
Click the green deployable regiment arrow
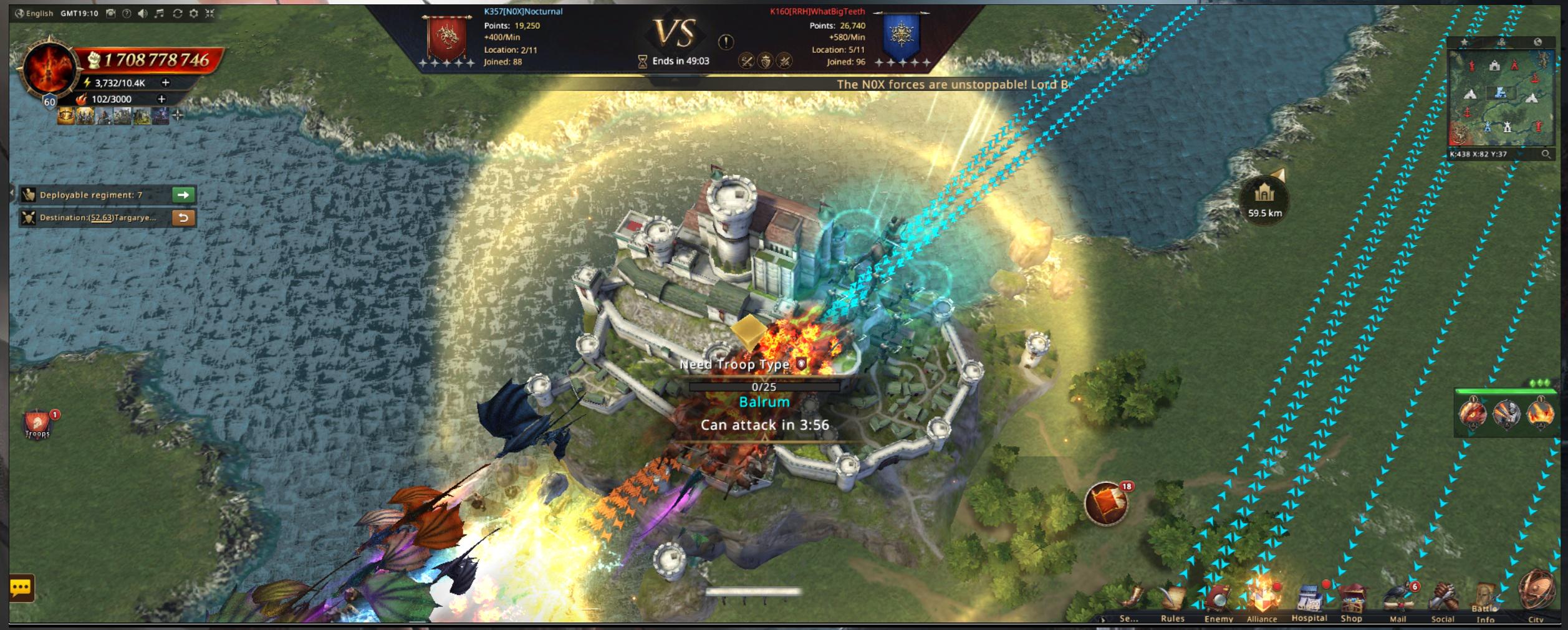click(x=183, y=195)
